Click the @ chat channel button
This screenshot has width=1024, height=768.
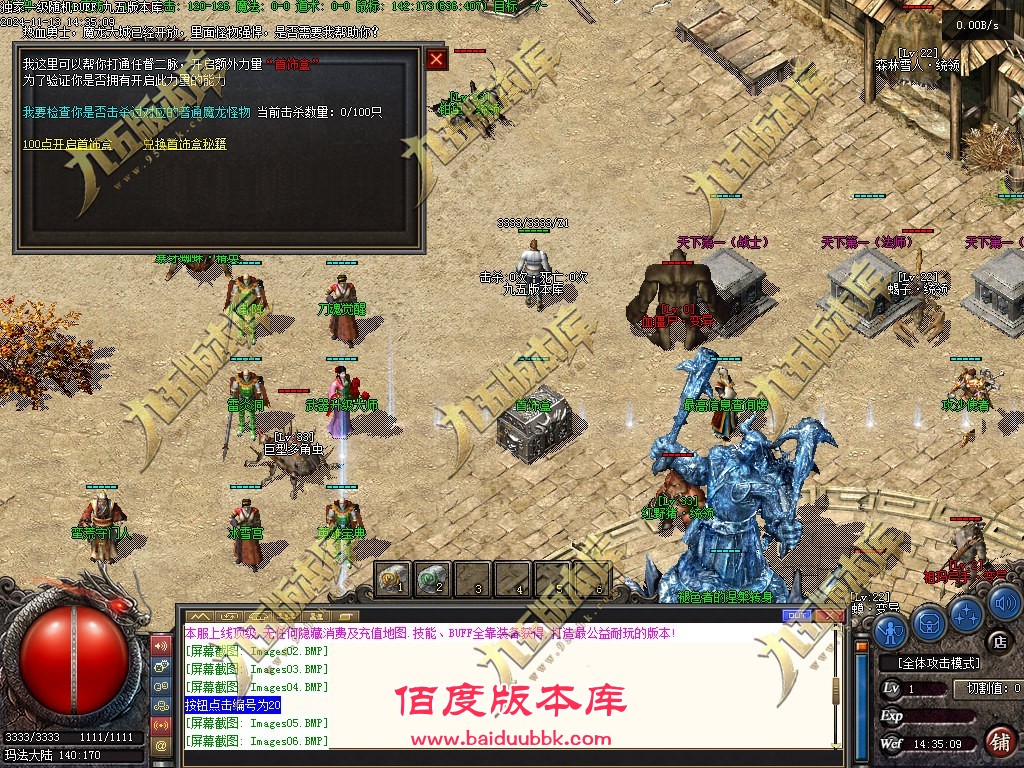[x=160, y=744]
